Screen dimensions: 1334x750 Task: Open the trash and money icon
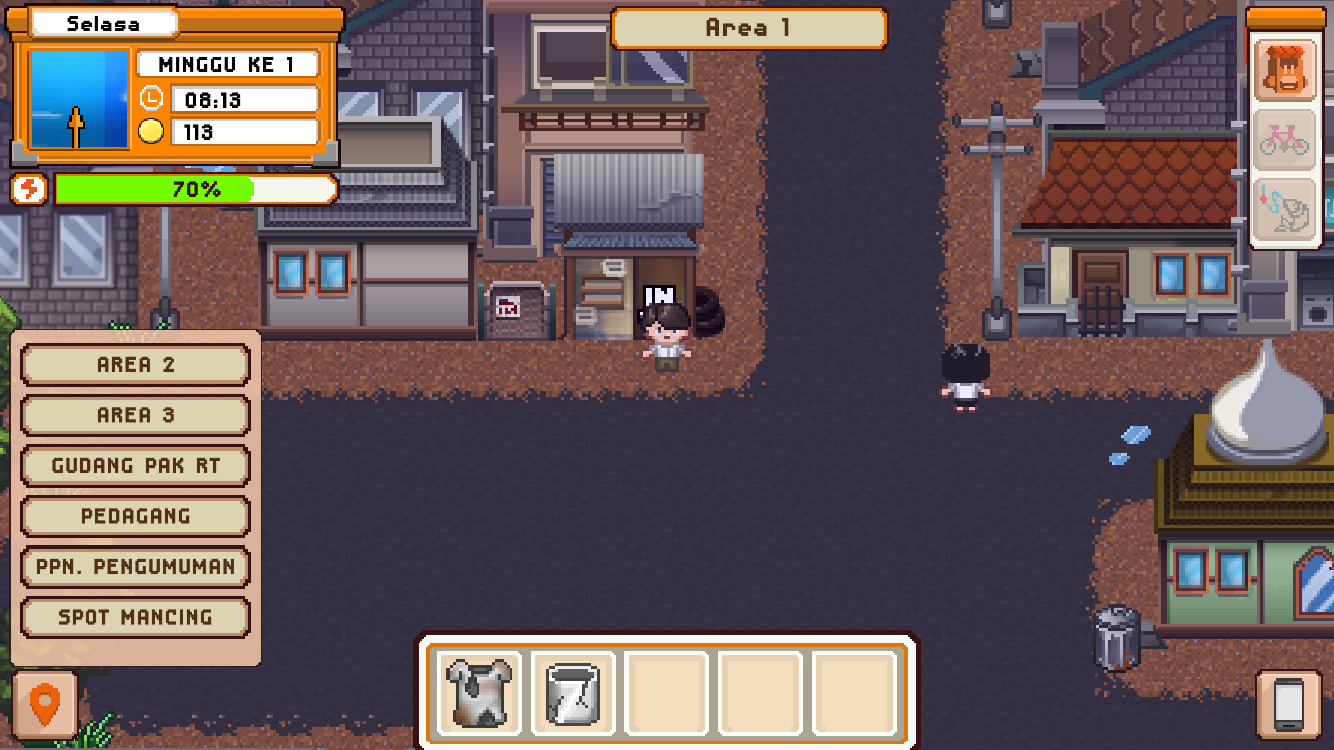click(x=1286, y=210)
